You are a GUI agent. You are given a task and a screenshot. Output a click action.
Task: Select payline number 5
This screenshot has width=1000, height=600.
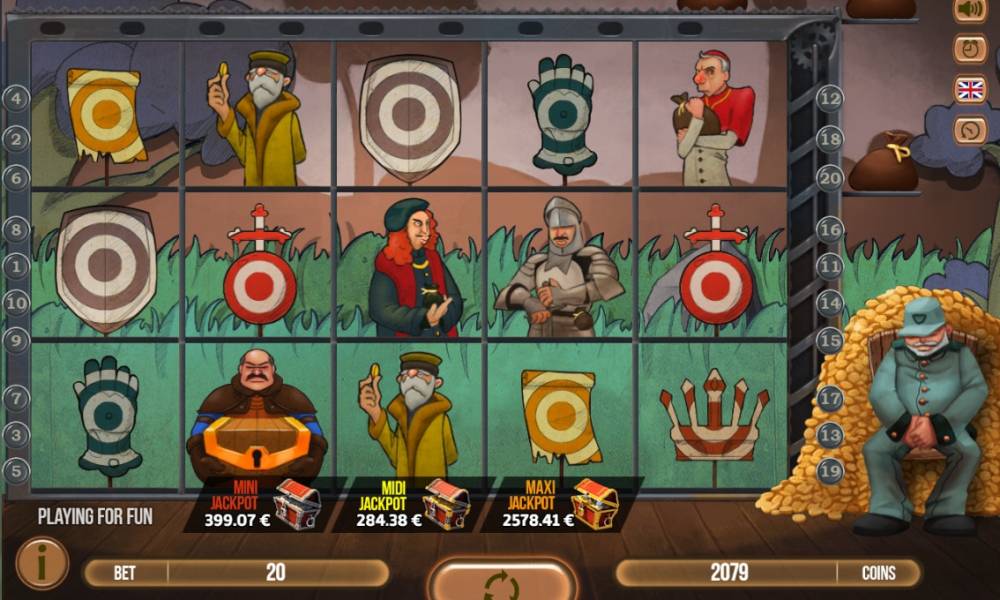point(16,470)
